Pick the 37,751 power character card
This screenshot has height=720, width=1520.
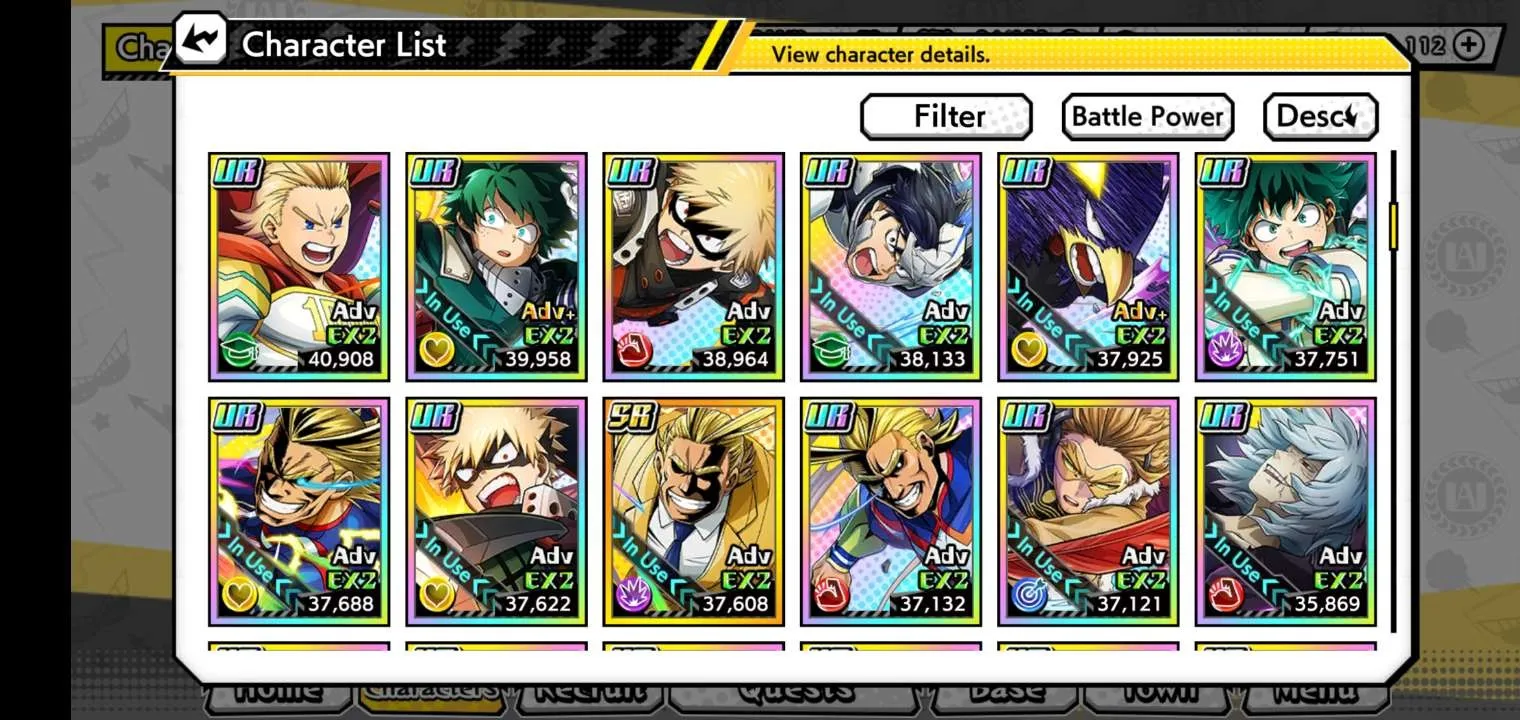tap(1285, 267)
